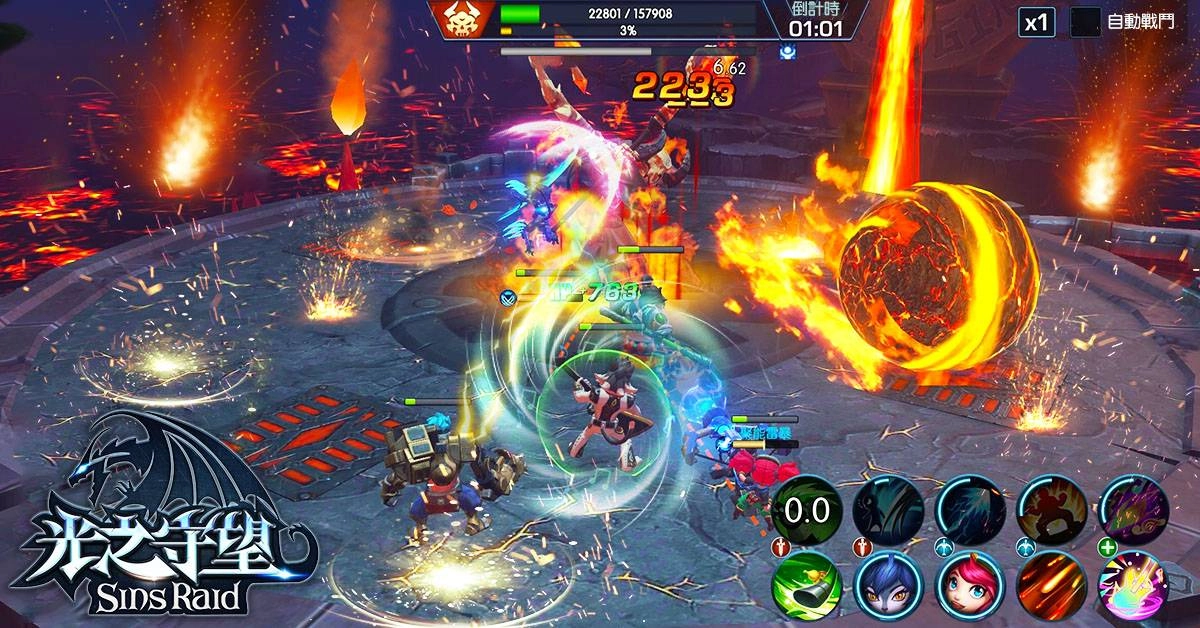Select the pink-haired hero portrait
This screenshot has height=628, width=1200.
click(971, 587)
